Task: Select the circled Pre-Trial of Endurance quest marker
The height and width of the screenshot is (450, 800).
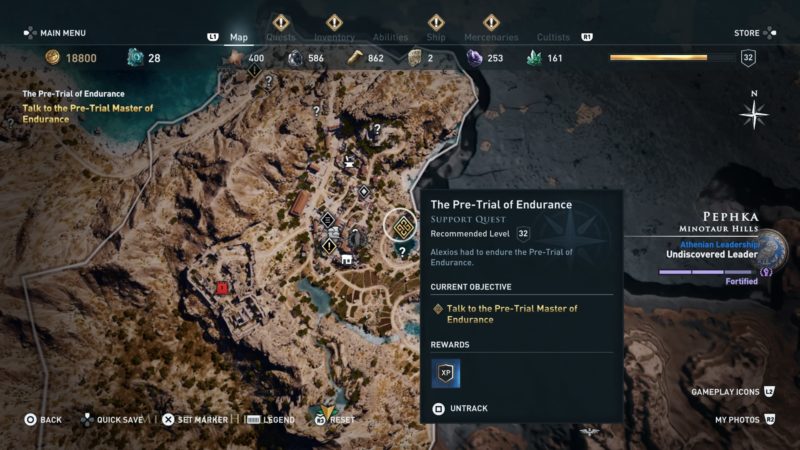Action: (403, 224)
